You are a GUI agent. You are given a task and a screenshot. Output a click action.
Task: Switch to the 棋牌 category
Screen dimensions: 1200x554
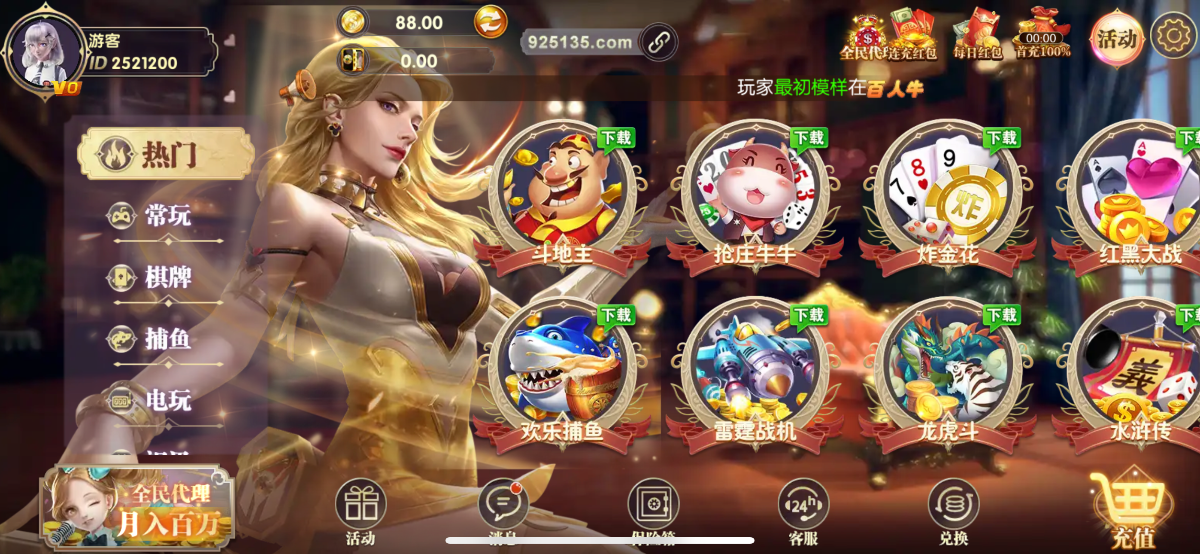[166, 277]
